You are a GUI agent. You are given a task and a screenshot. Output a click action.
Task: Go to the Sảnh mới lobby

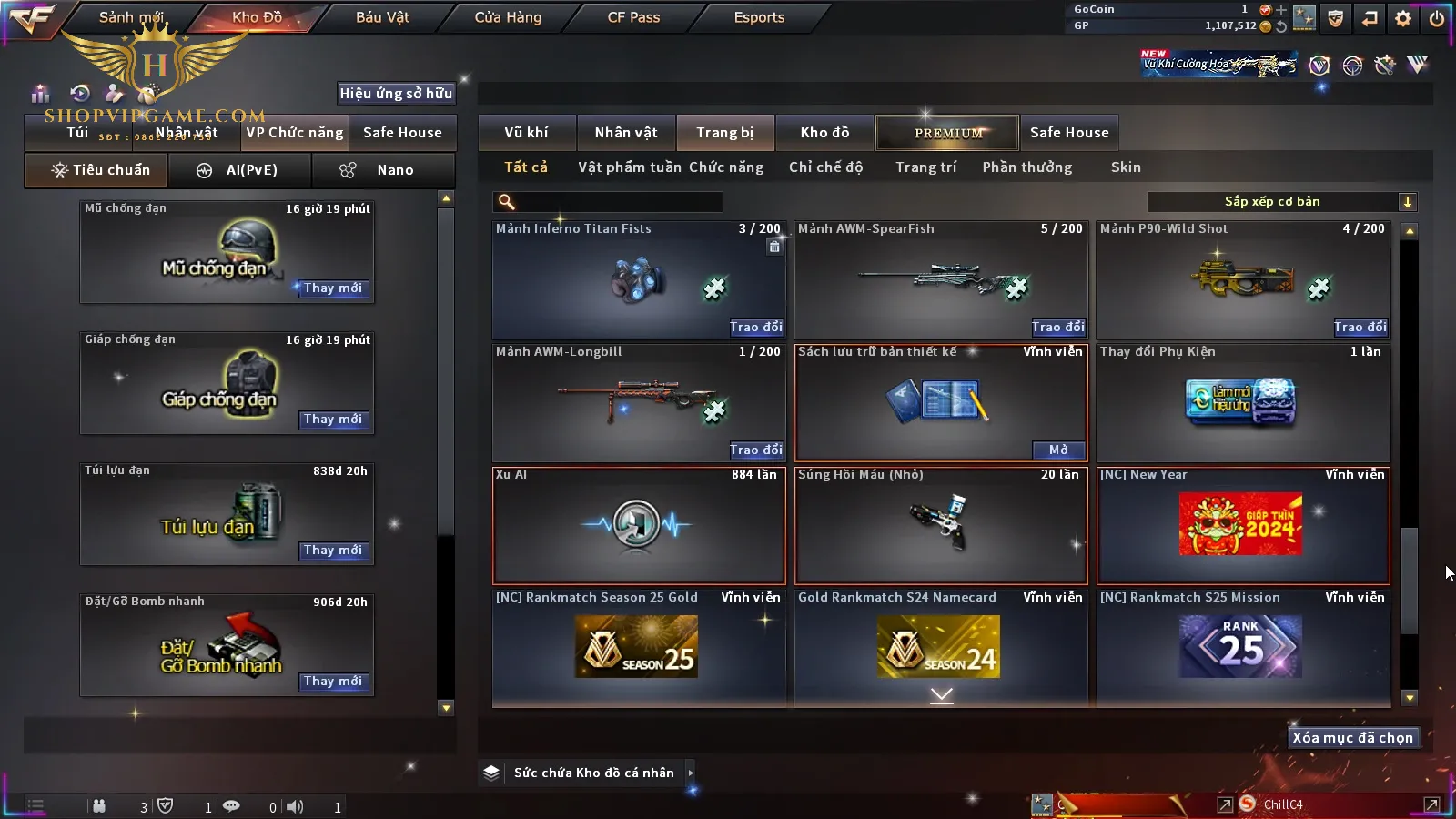pyautogui.click(x=131, y=17)
